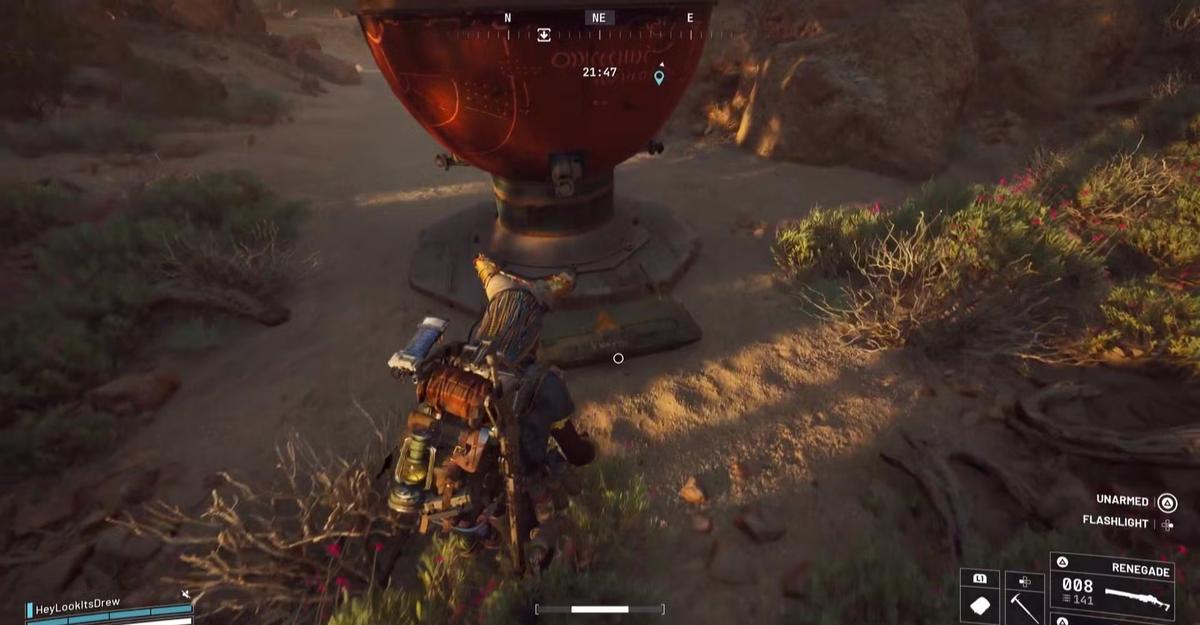Select the white bandage item slot

tap(980, 606)
